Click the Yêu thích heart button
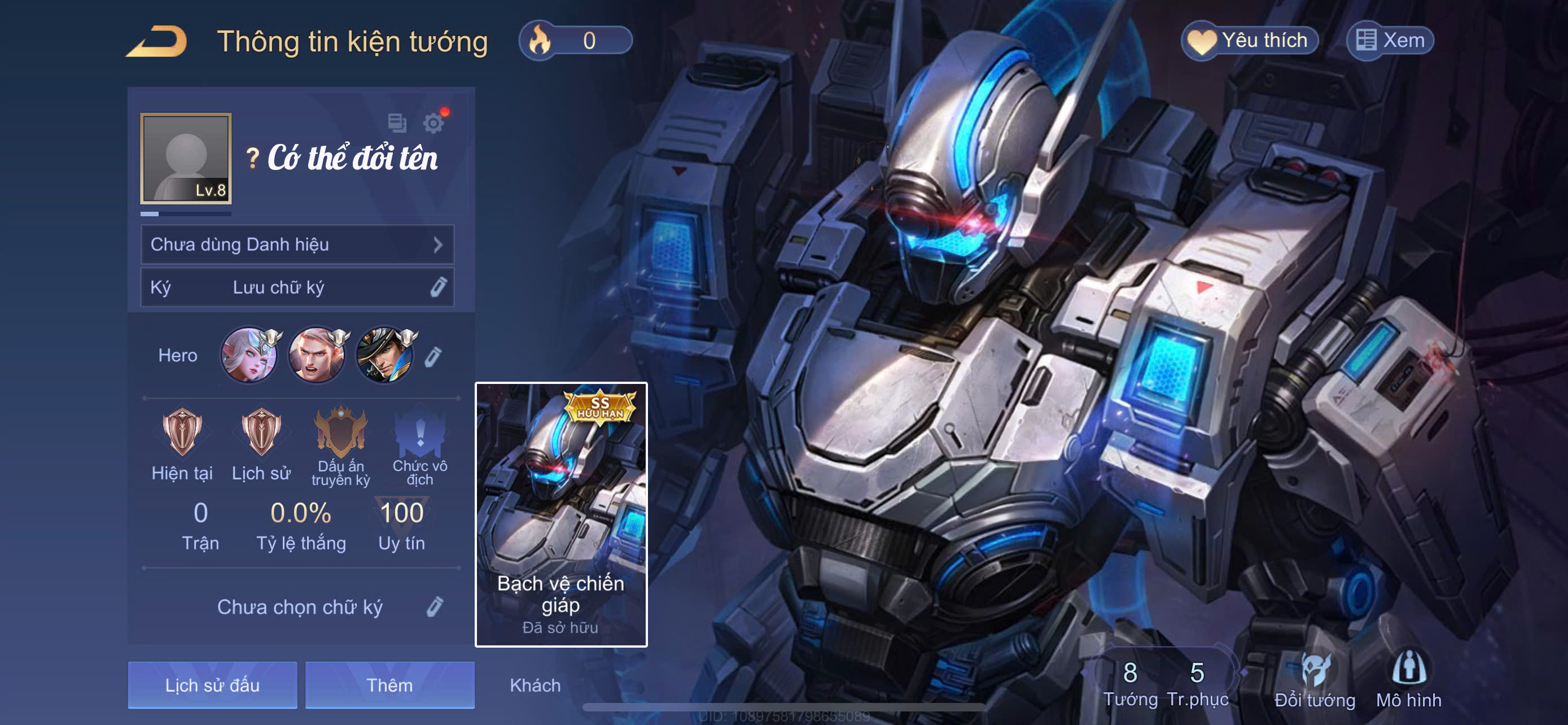The image size is (1568, 725). click(1250, 41)
